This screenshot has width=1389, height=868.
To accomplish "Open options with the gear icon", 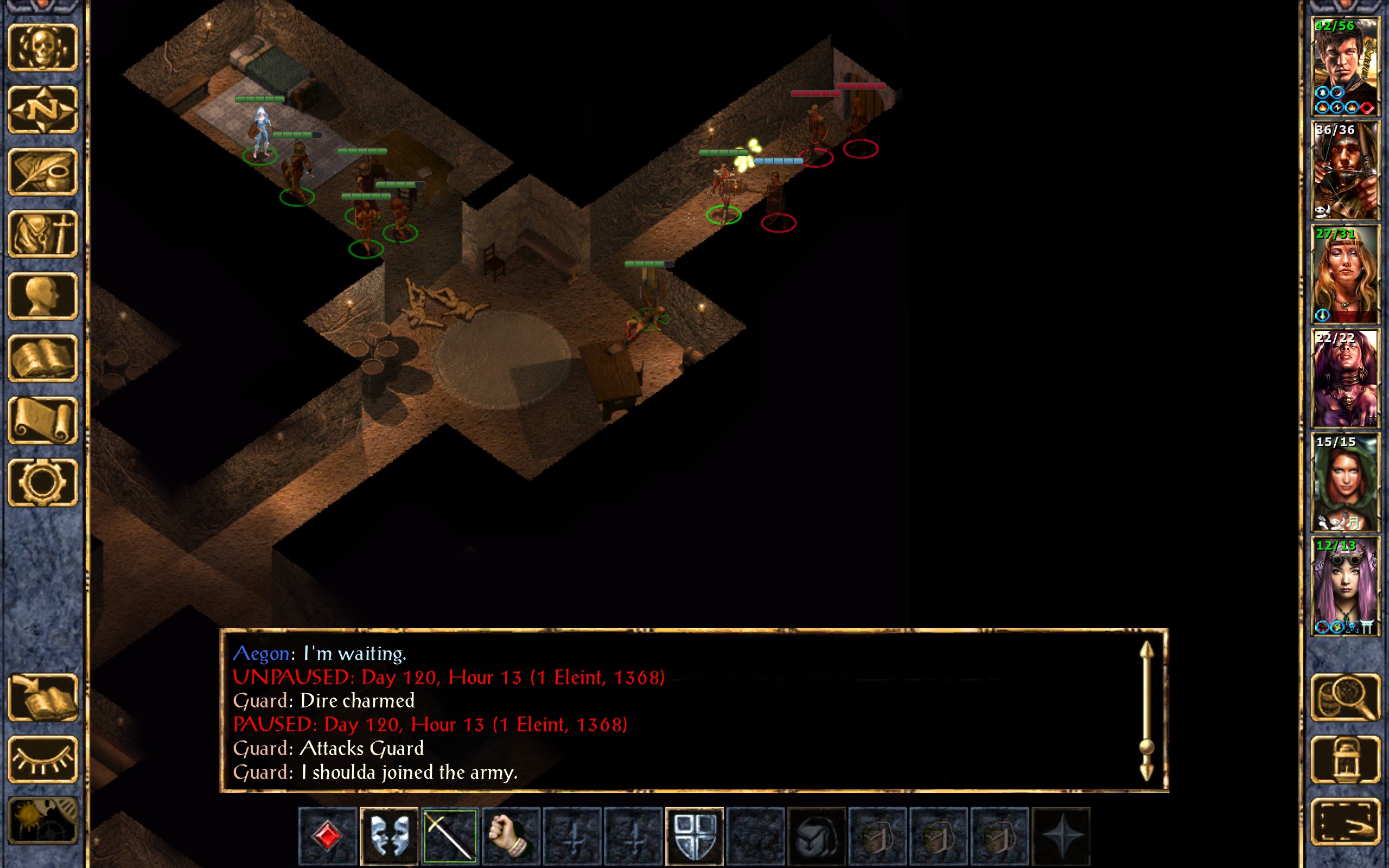I will [43, 482].
